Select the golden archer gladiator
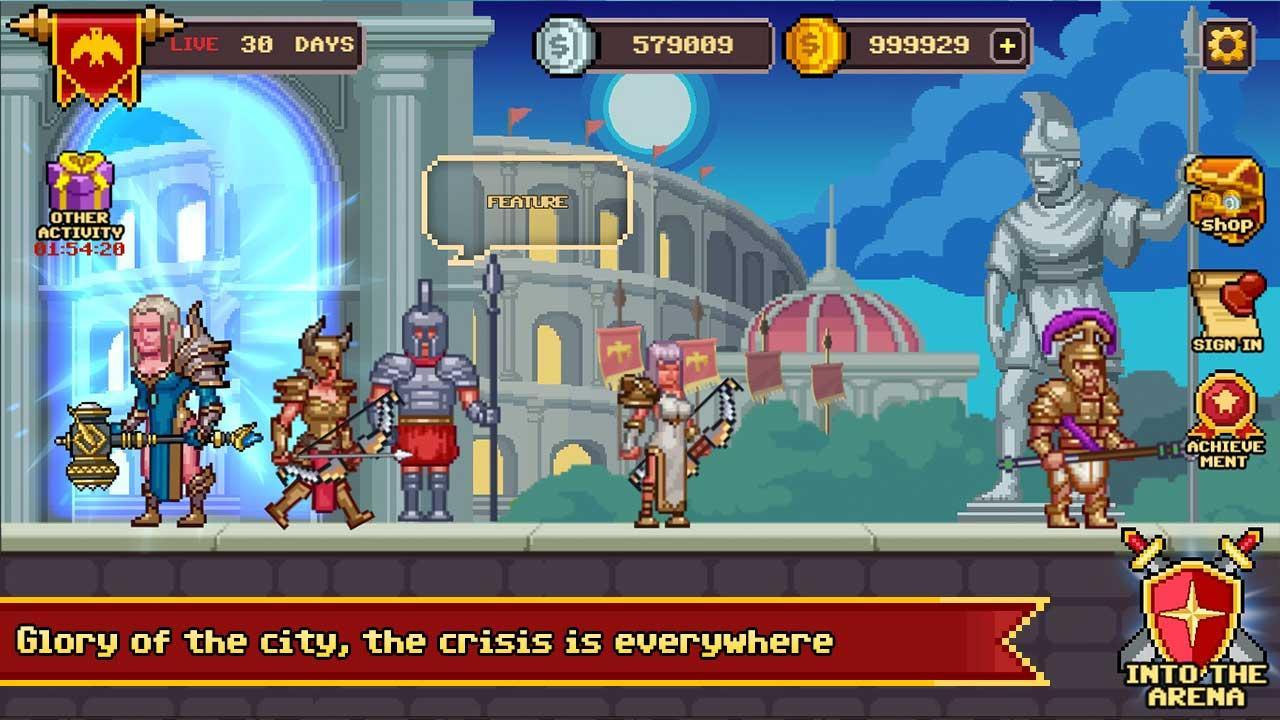1280x720 pixels. coord(320,420)
